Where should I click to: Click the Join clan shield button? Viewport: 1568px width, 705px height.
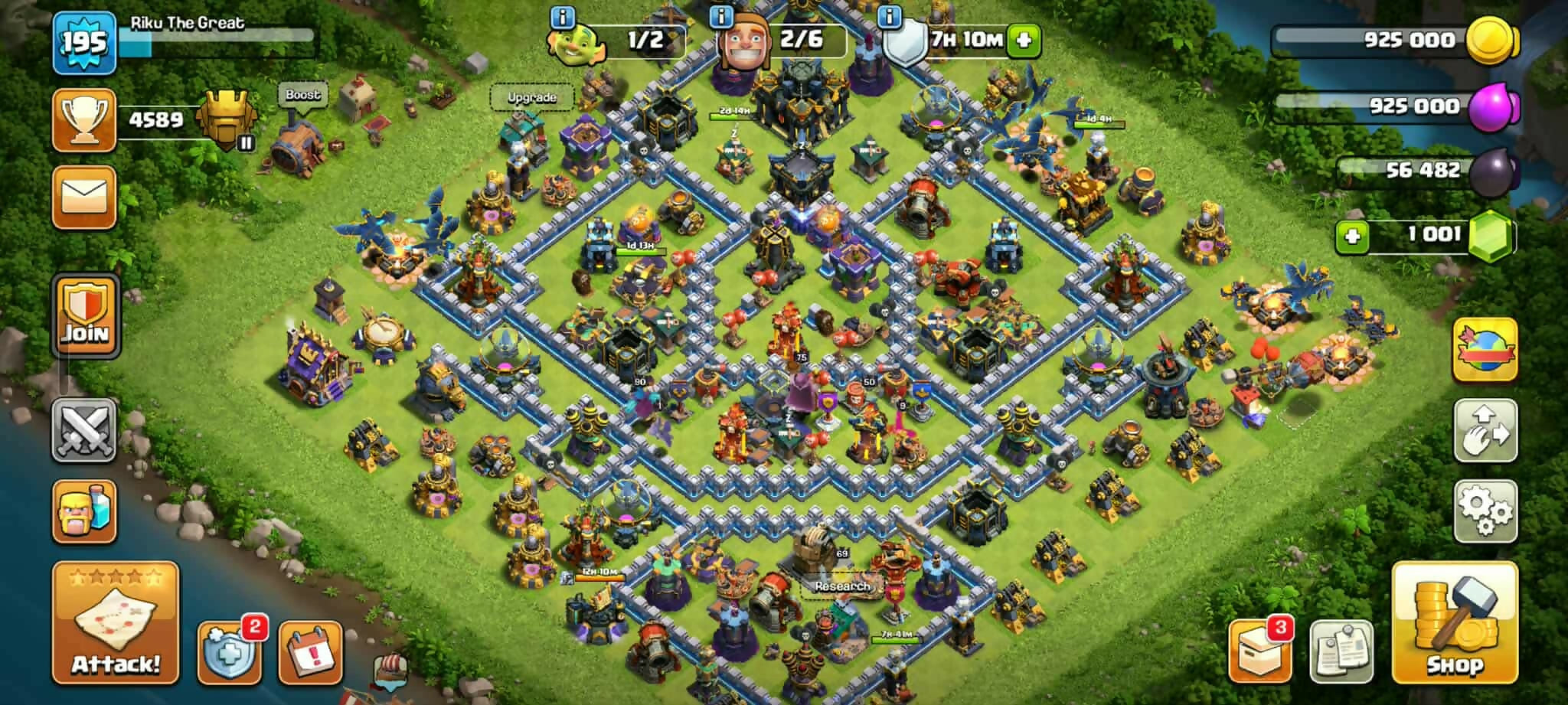click(85, 316)
